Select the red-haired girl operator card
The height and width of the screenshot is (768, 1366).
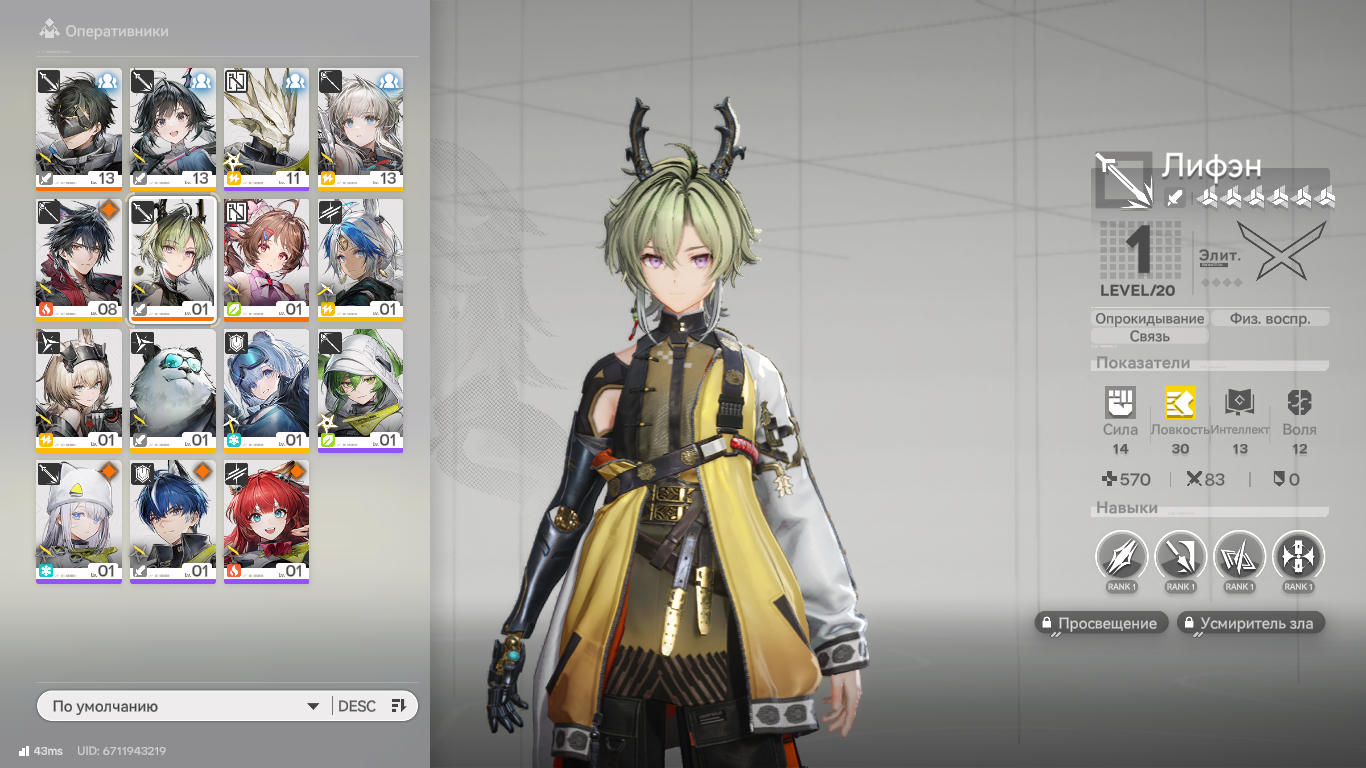click(x=267, y=520)
